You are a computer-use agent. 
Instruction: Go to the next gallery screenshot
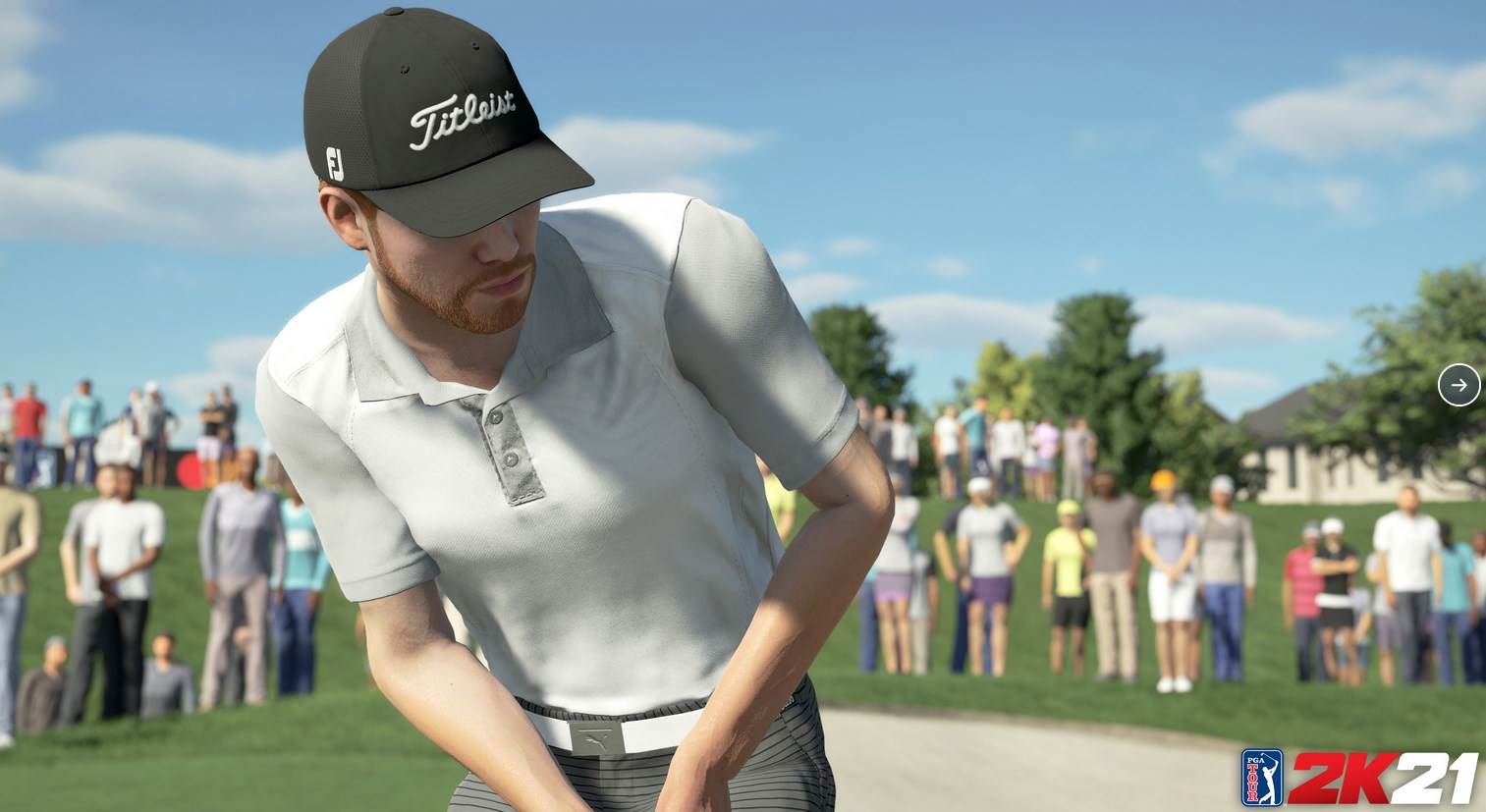coord(1458,385)
